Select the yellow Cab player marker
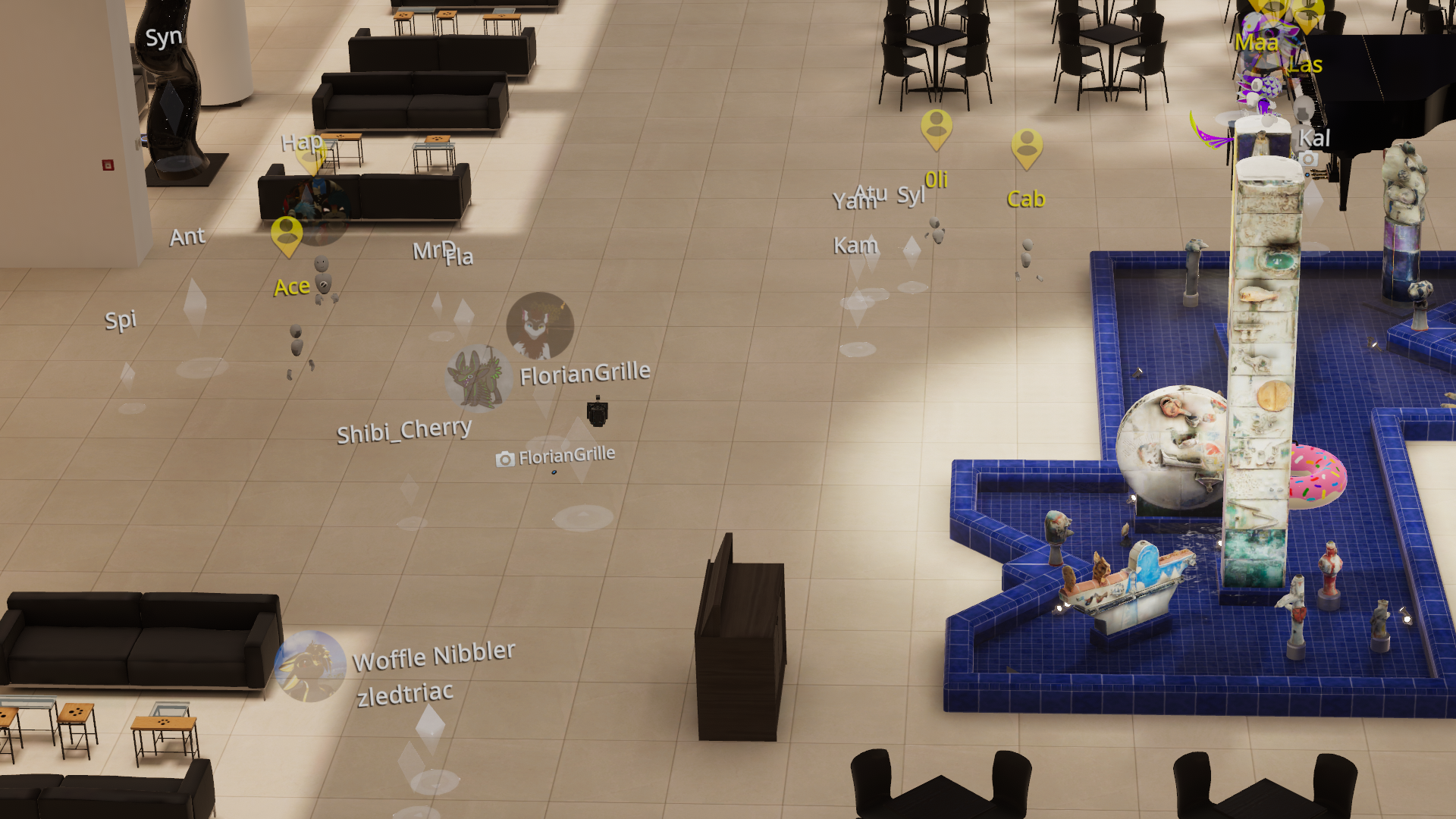Image resolution: width=1456 pixels, height=819 pixels. (x=1027, y=148)
